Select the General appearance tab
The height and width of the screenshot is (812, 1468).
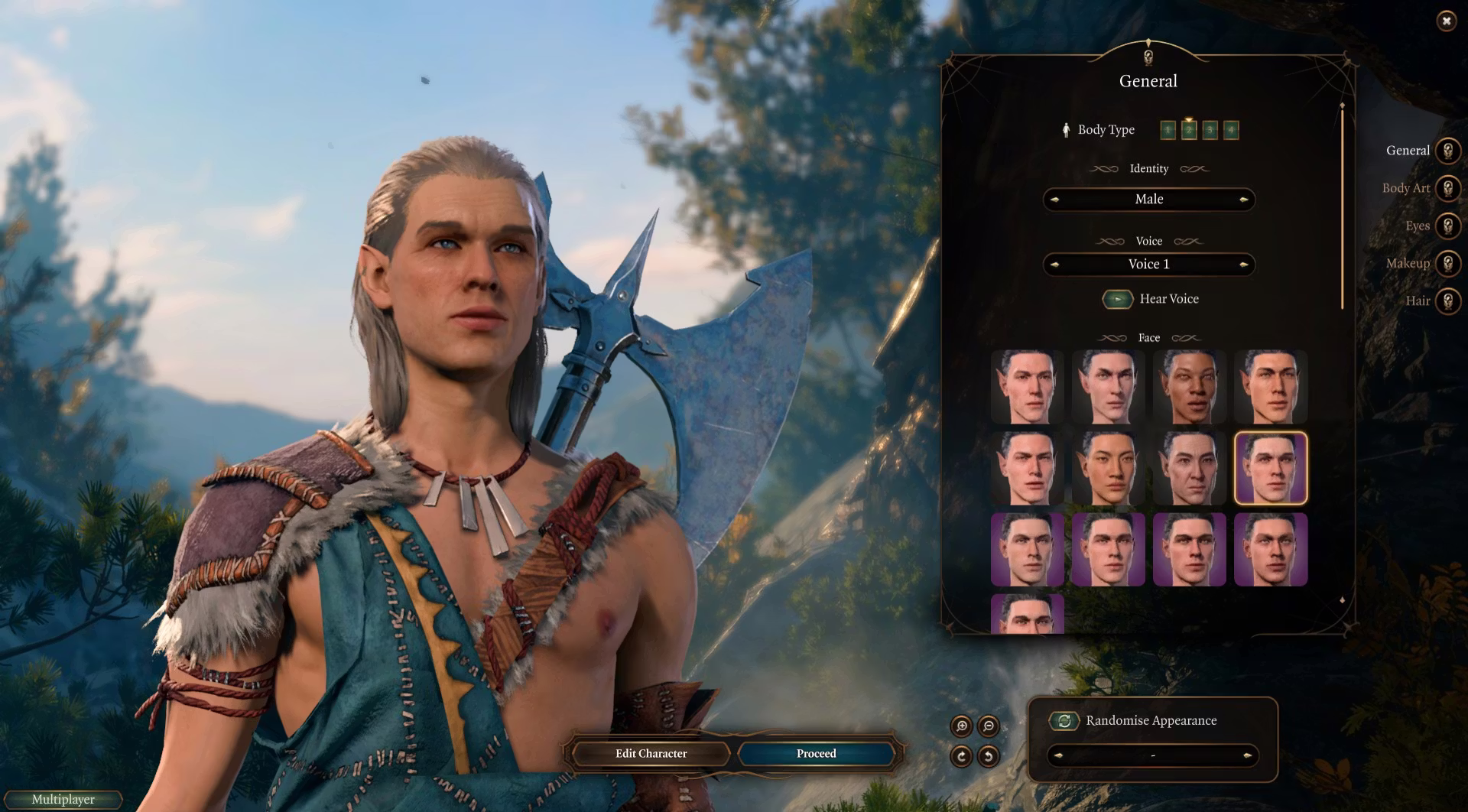[x=1447, y=151]
